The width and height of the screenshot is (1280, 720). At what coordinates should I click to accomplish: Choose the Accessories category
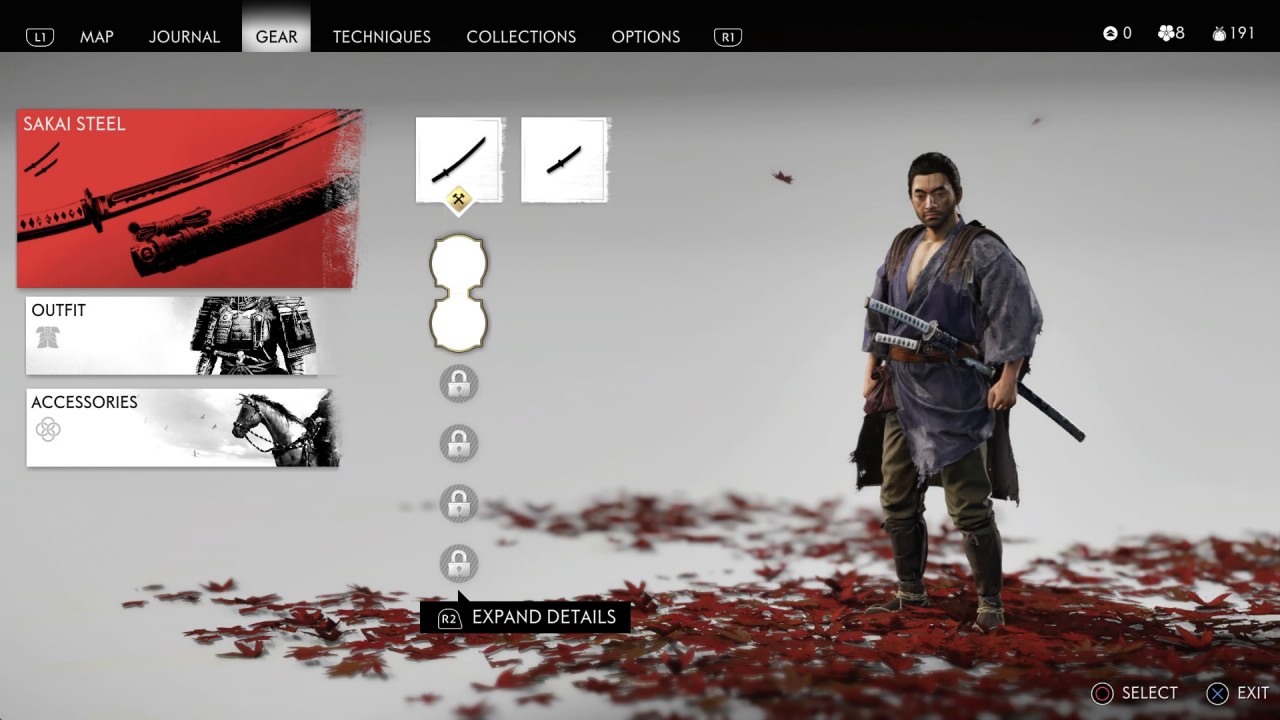[183, 428]
